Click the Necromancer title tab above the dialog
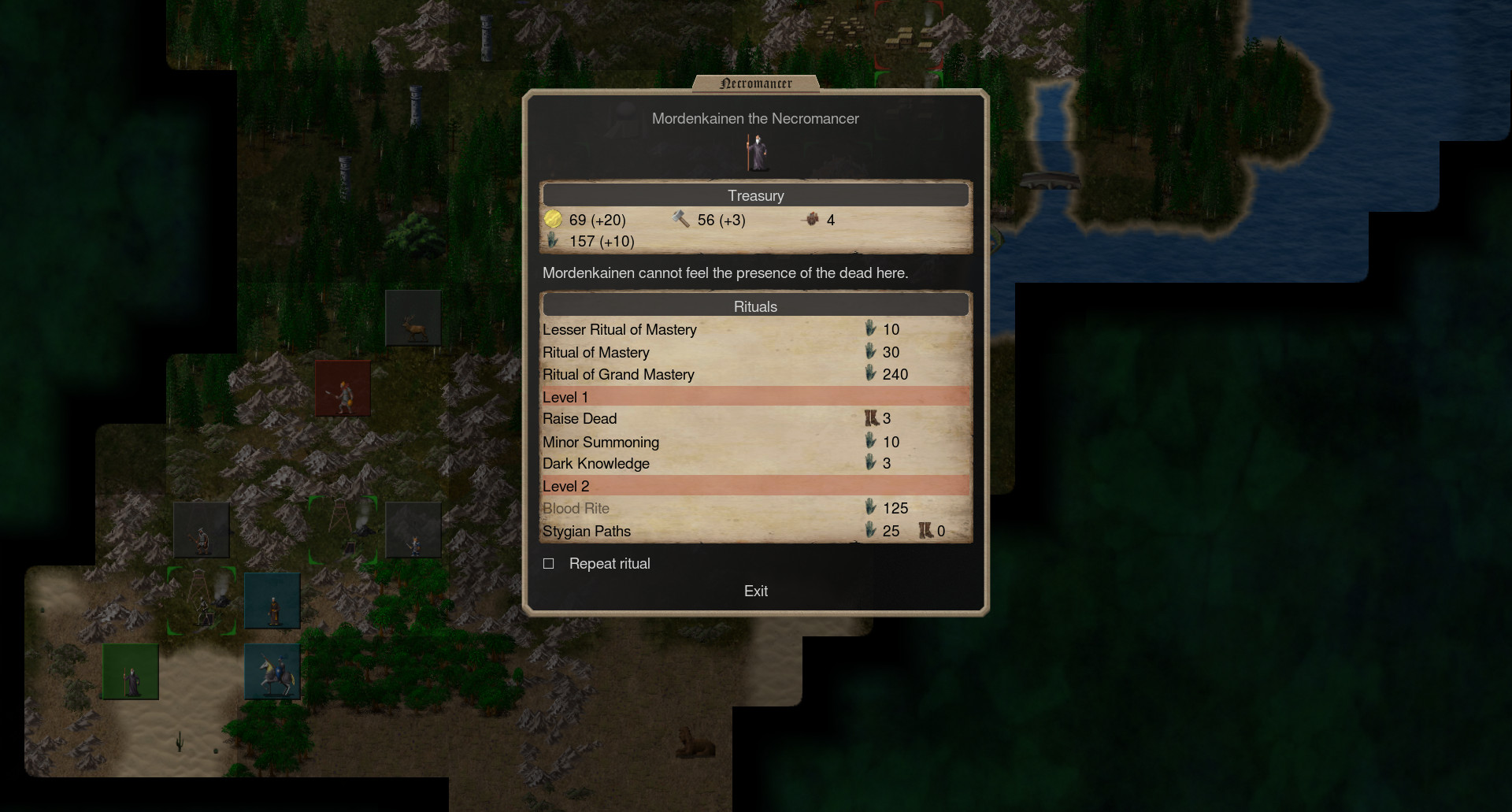This screenshot has height=812, width=1512. point(755,82)
